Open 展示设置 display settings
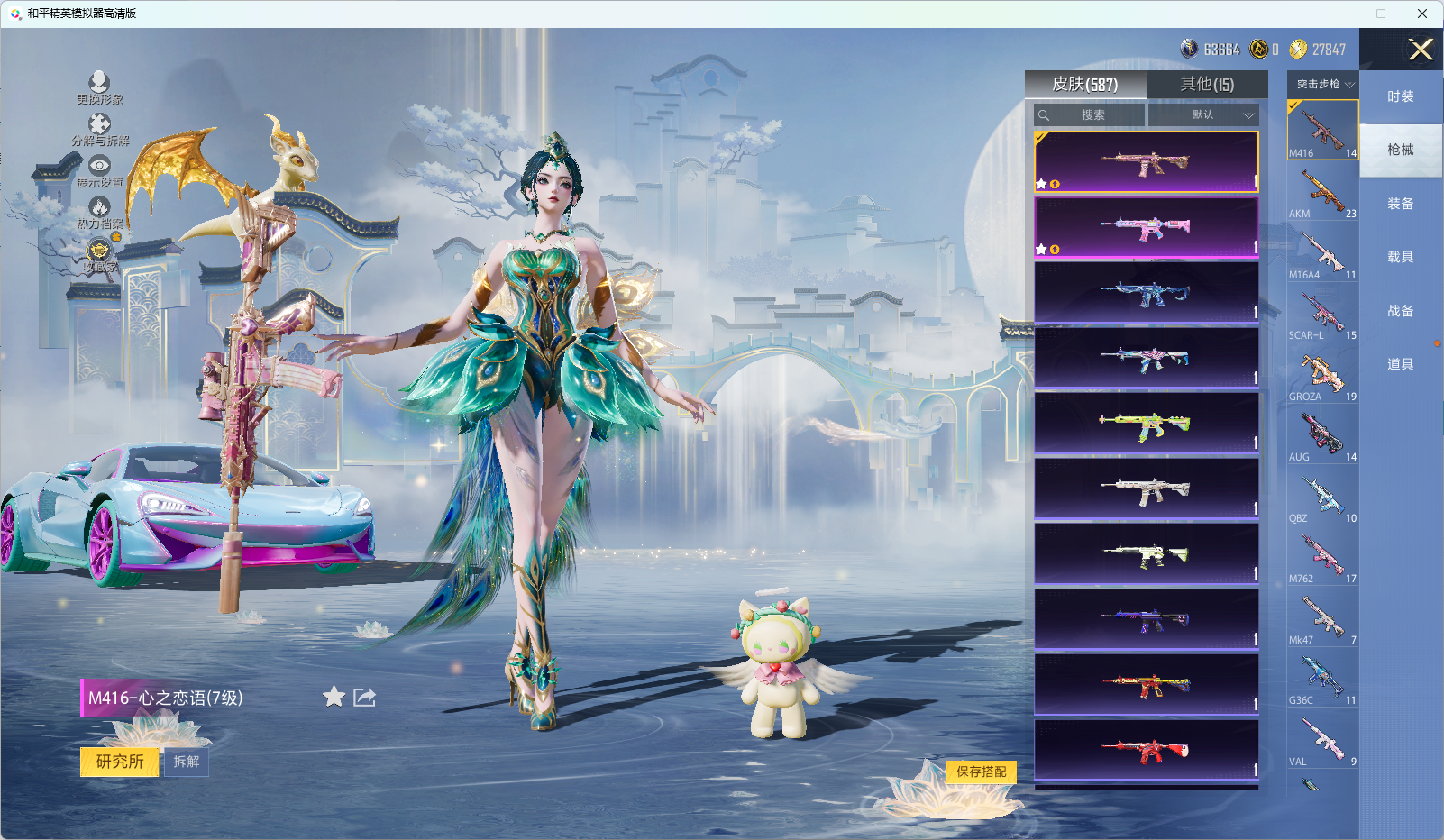This screenshot has width=1444, height=840. click(x=99, y=171)
